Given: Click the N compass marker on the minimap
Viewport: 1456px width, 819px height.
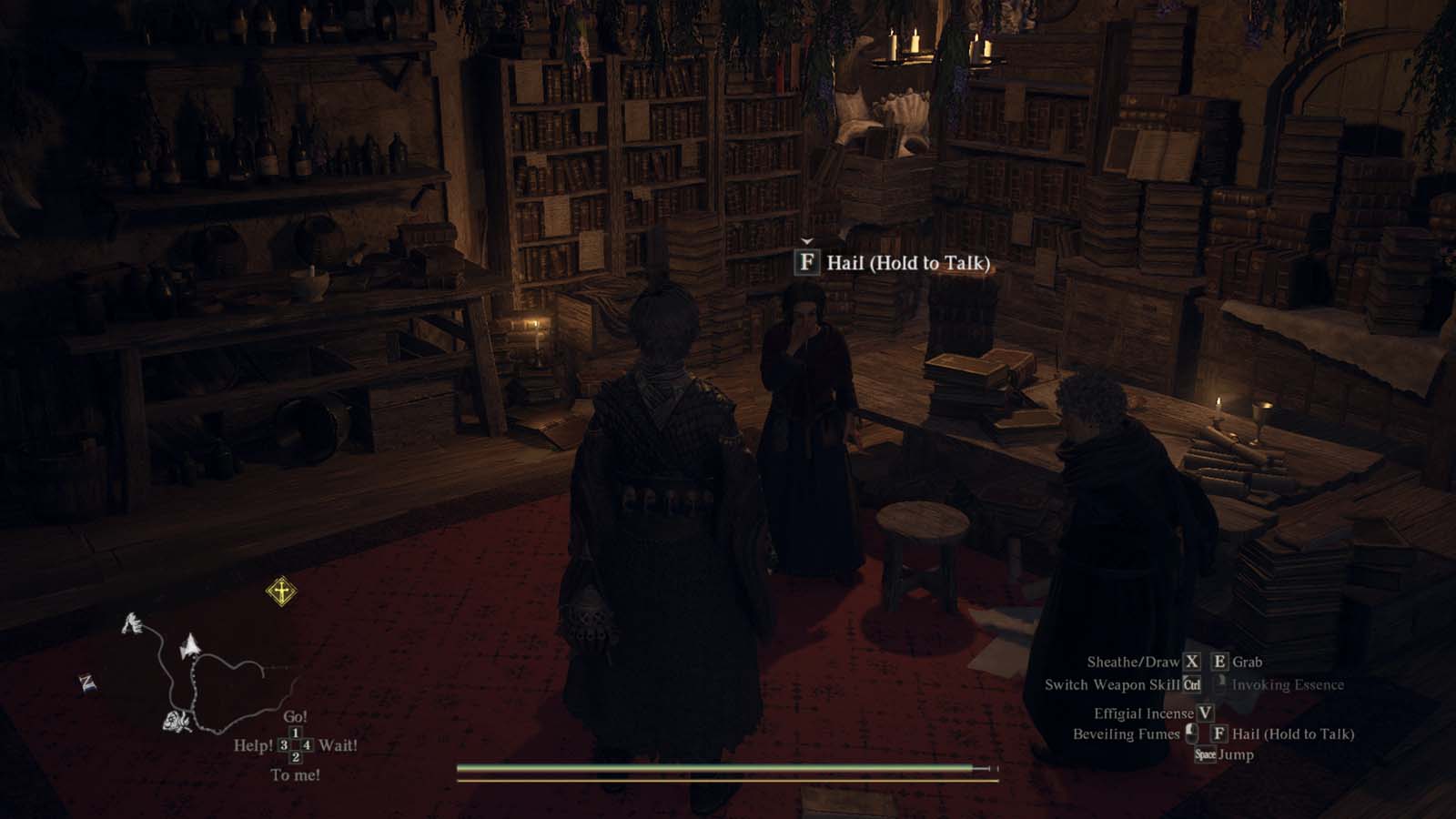Looking at the screenshot, I should (86, 681).
